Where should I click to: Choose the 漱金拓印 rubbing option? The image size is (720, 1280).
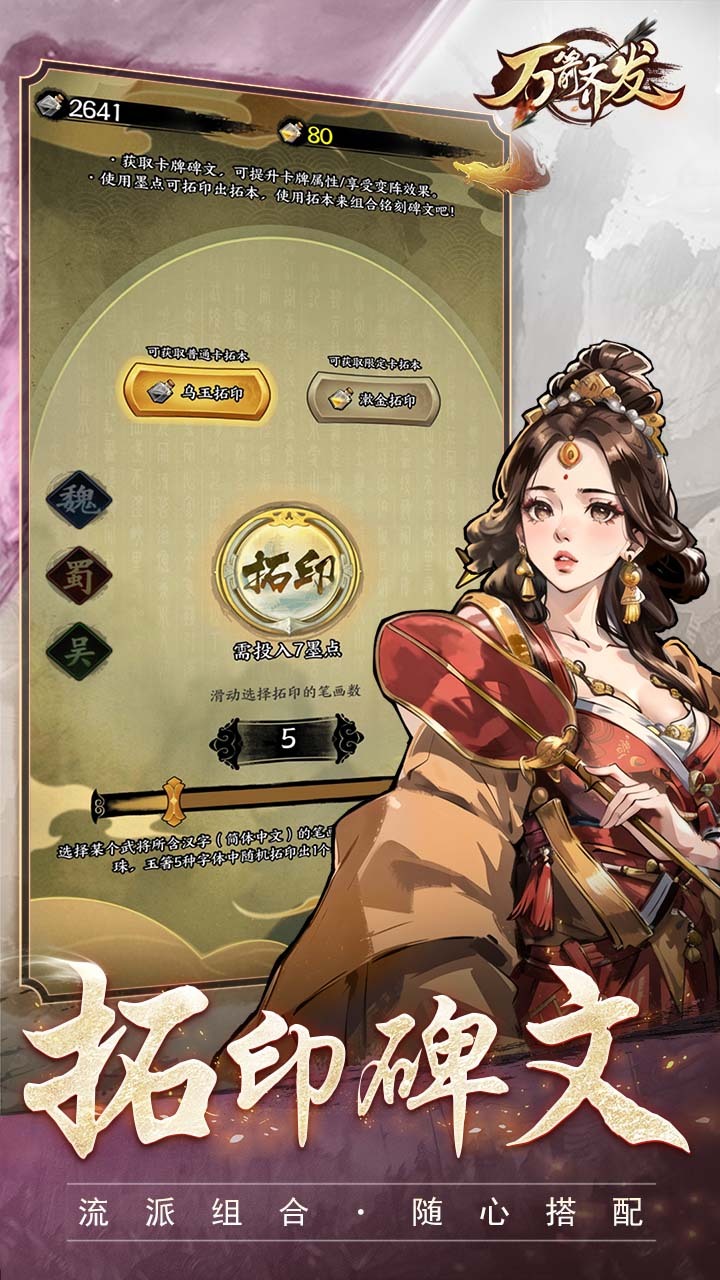[373, 399]
